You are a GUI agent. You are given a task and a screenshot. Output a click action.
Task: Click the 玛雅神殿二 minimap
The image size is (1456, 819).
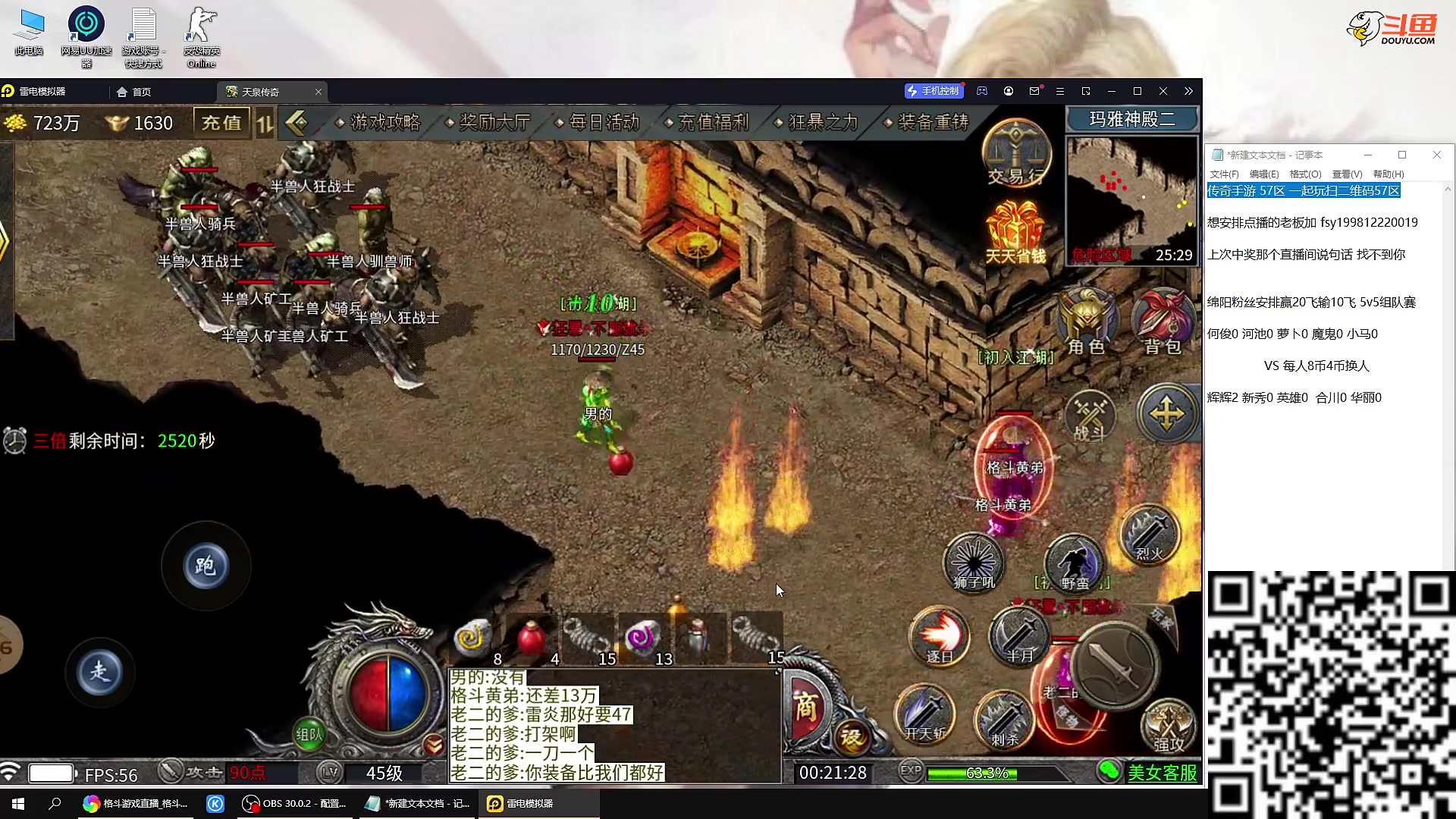[x=1131, y=200]
